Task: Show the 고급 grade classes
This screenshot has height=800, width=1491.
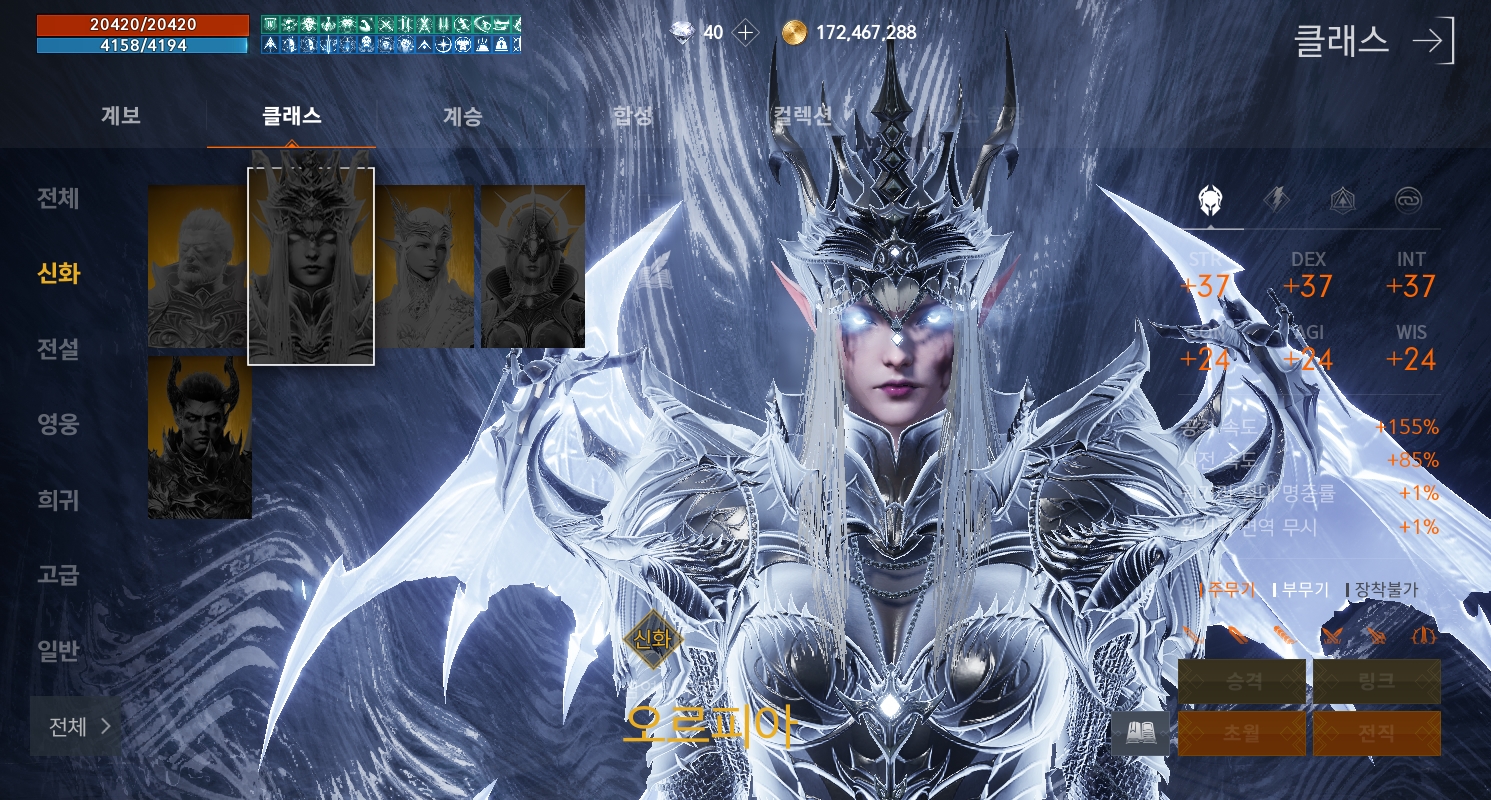Action: coord(58,575)
